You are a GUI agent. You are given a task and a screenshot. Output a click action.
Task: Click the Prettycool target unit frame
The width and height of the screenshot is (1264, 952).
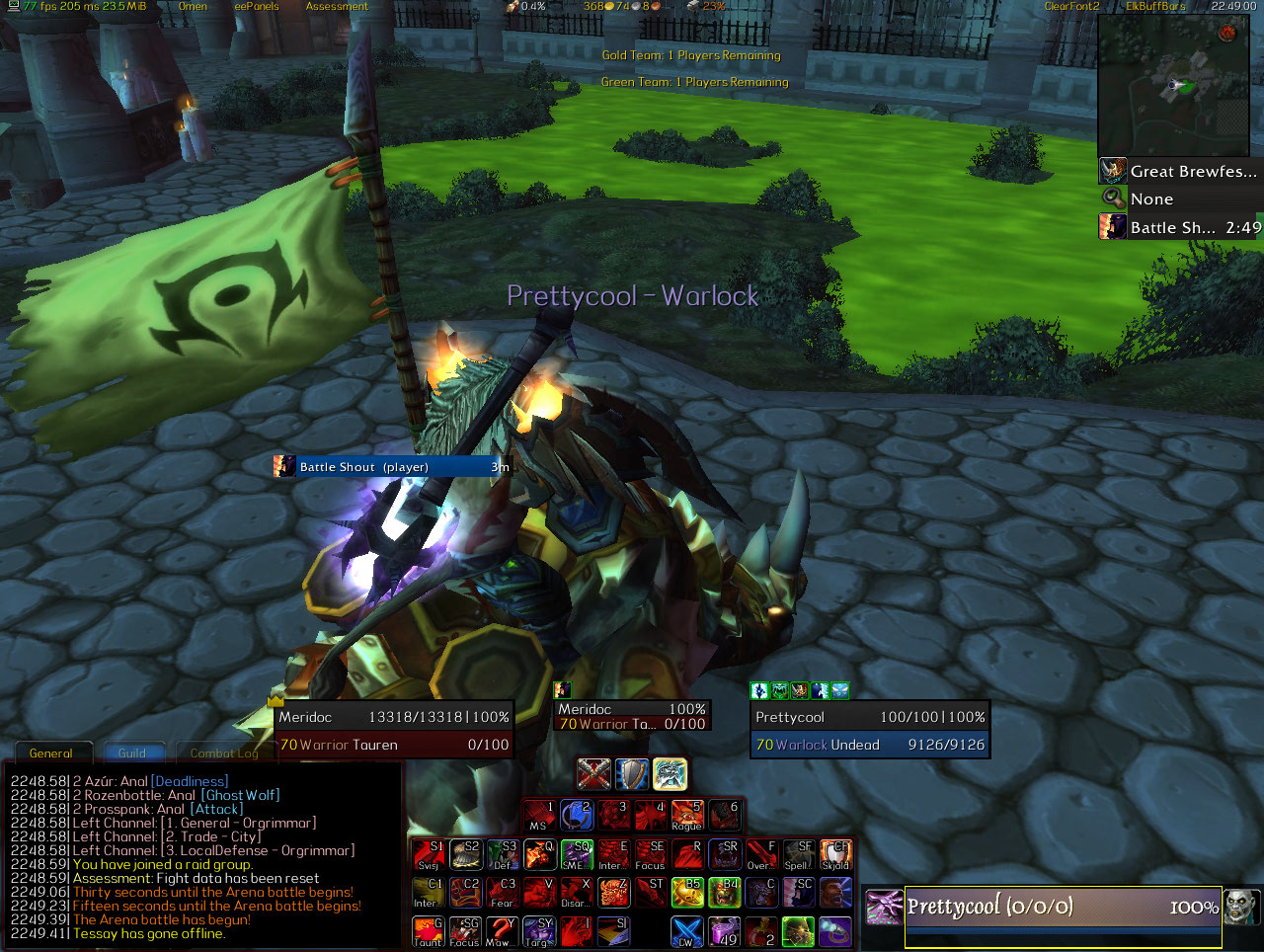pyautogui.click(x=869, y=731)
